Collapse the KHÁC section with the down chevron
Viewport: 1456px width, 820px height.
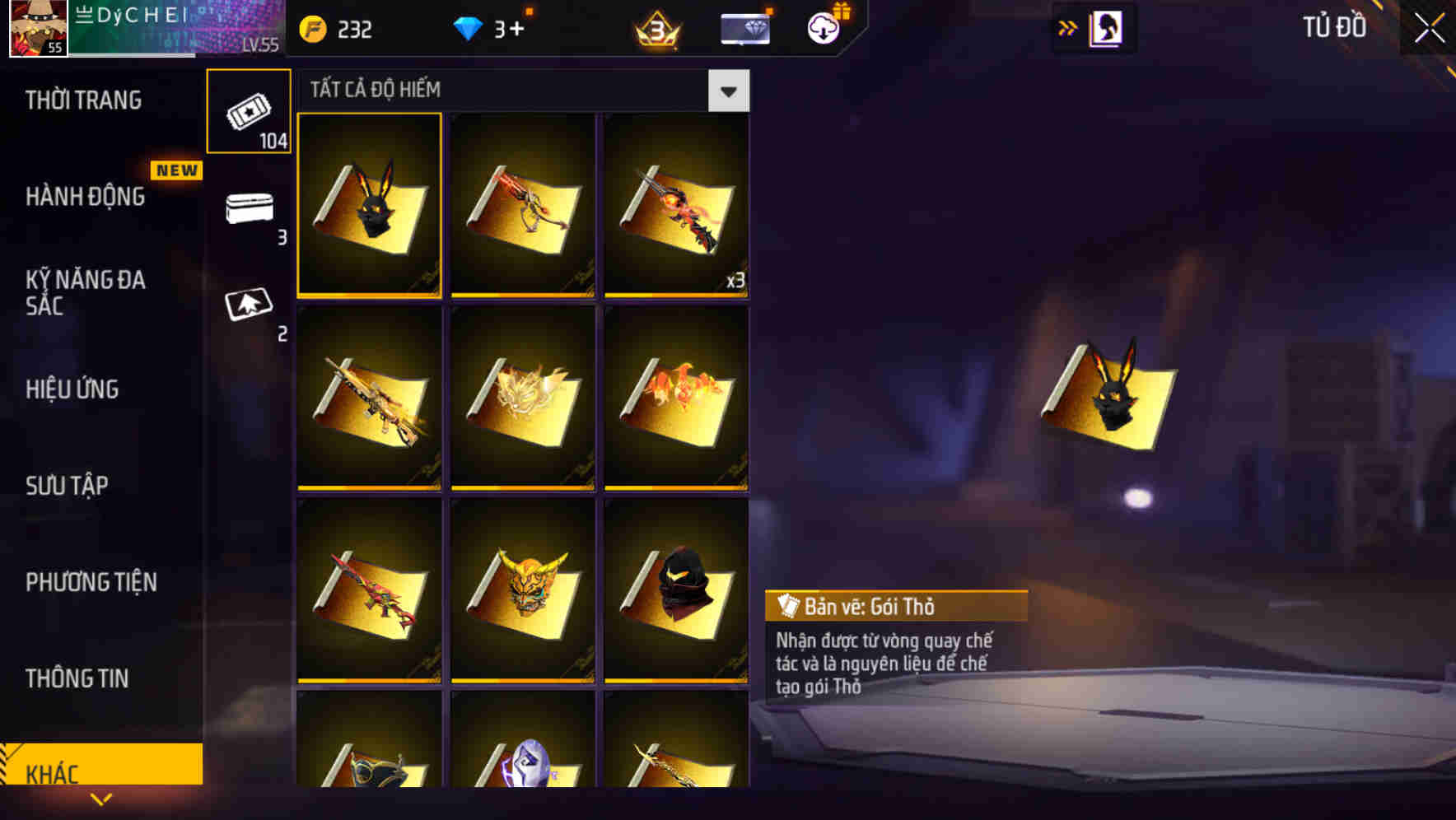(x=101, y=799)
